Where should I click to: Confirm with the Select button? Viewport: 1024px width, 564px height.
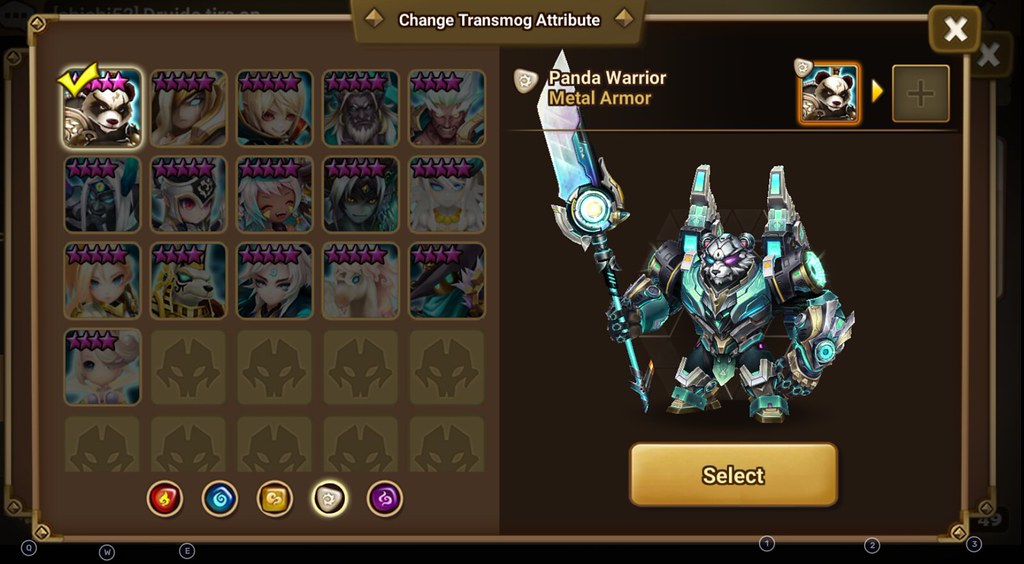point(733,475)
